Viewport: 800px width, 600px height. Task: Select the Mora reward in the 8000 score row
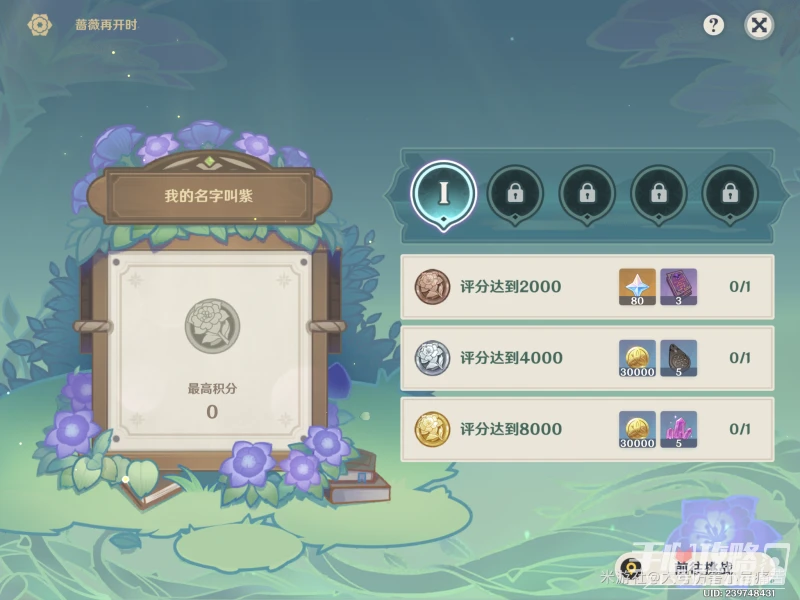pos(637,429)
